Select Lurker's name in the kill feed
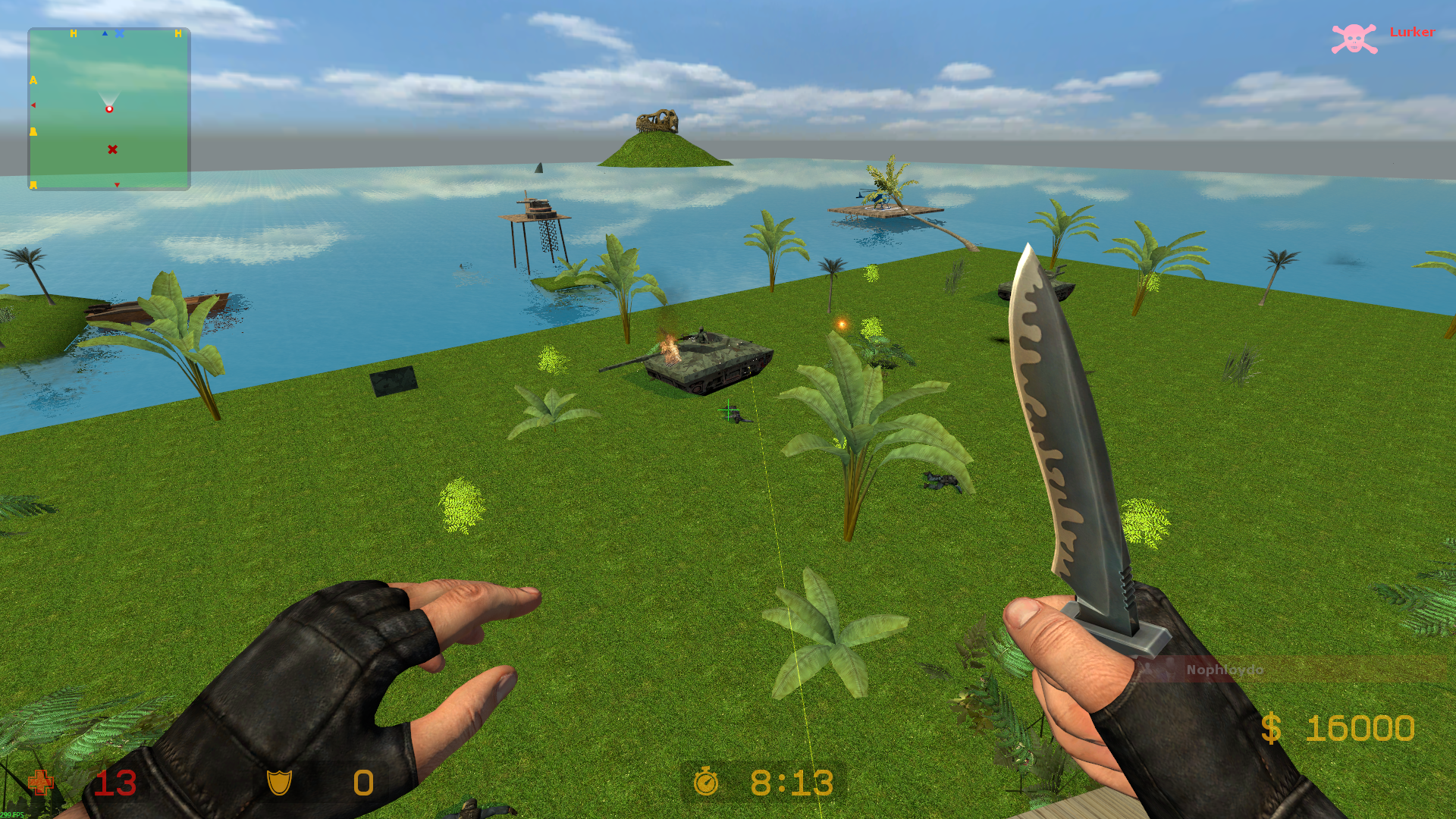 point(1412,32)
